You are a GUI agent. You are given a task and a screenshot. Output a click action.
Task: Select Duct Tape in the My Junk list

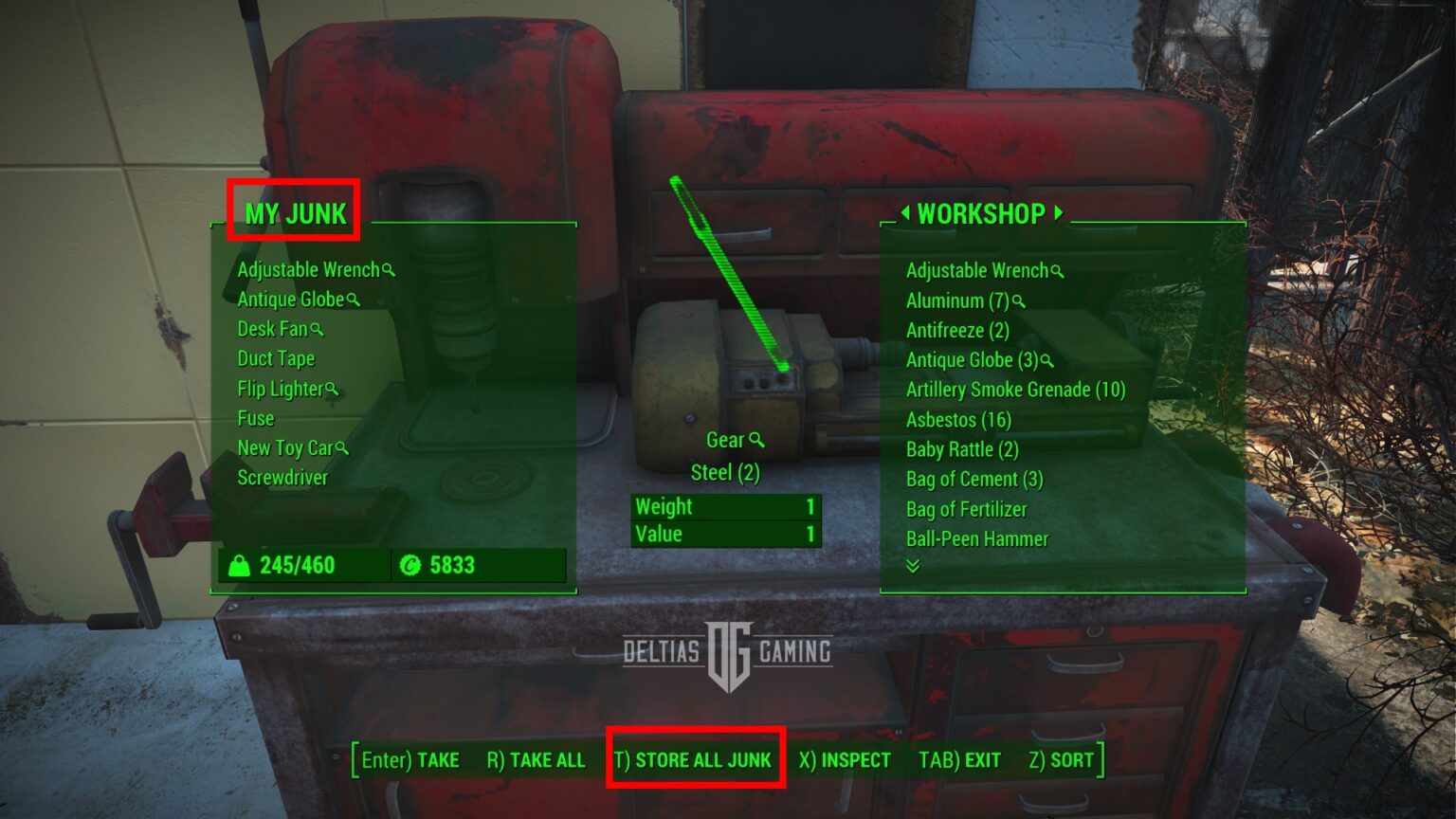click(276, 359)
